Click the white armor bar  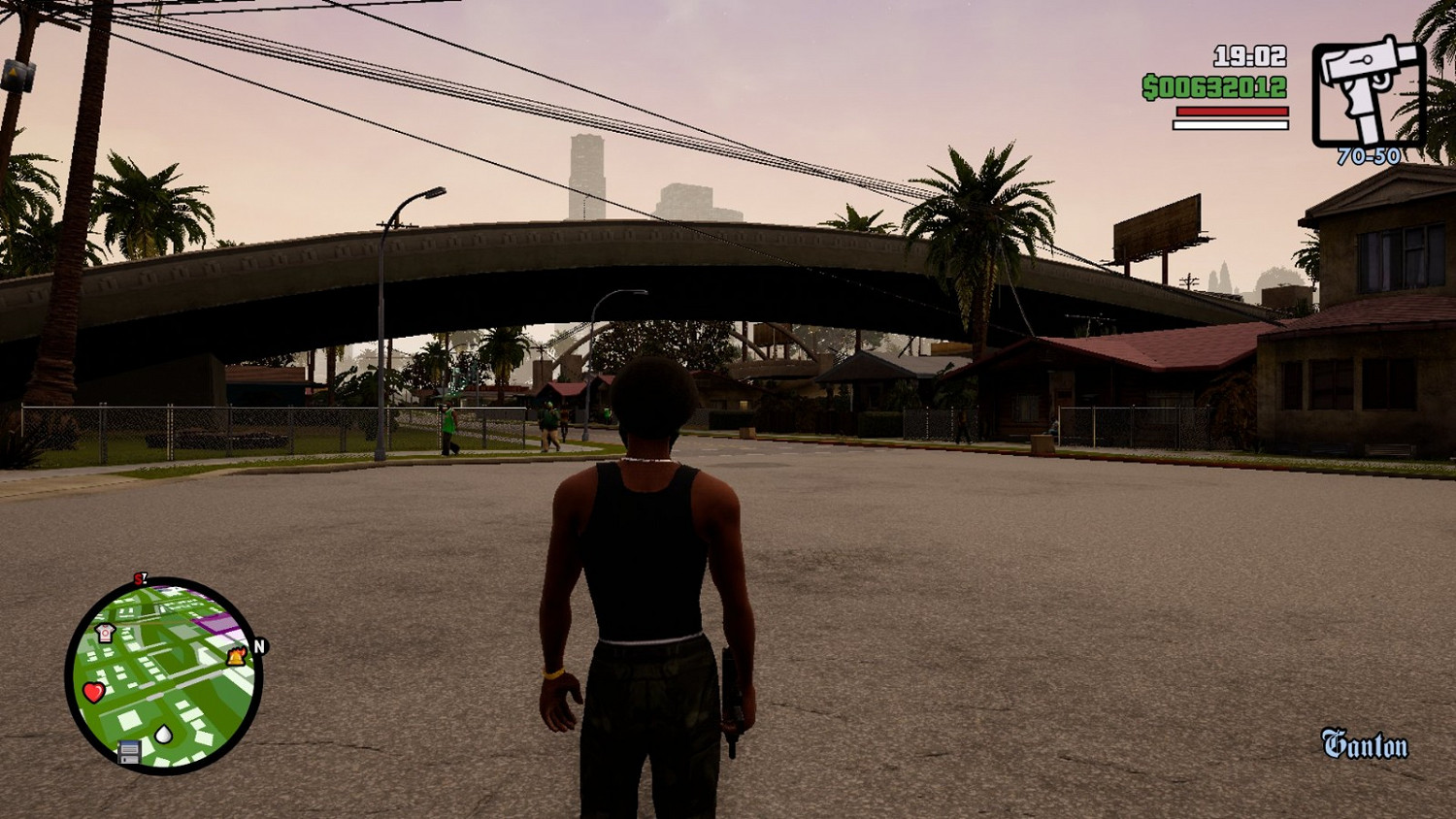coord(1230,124)
